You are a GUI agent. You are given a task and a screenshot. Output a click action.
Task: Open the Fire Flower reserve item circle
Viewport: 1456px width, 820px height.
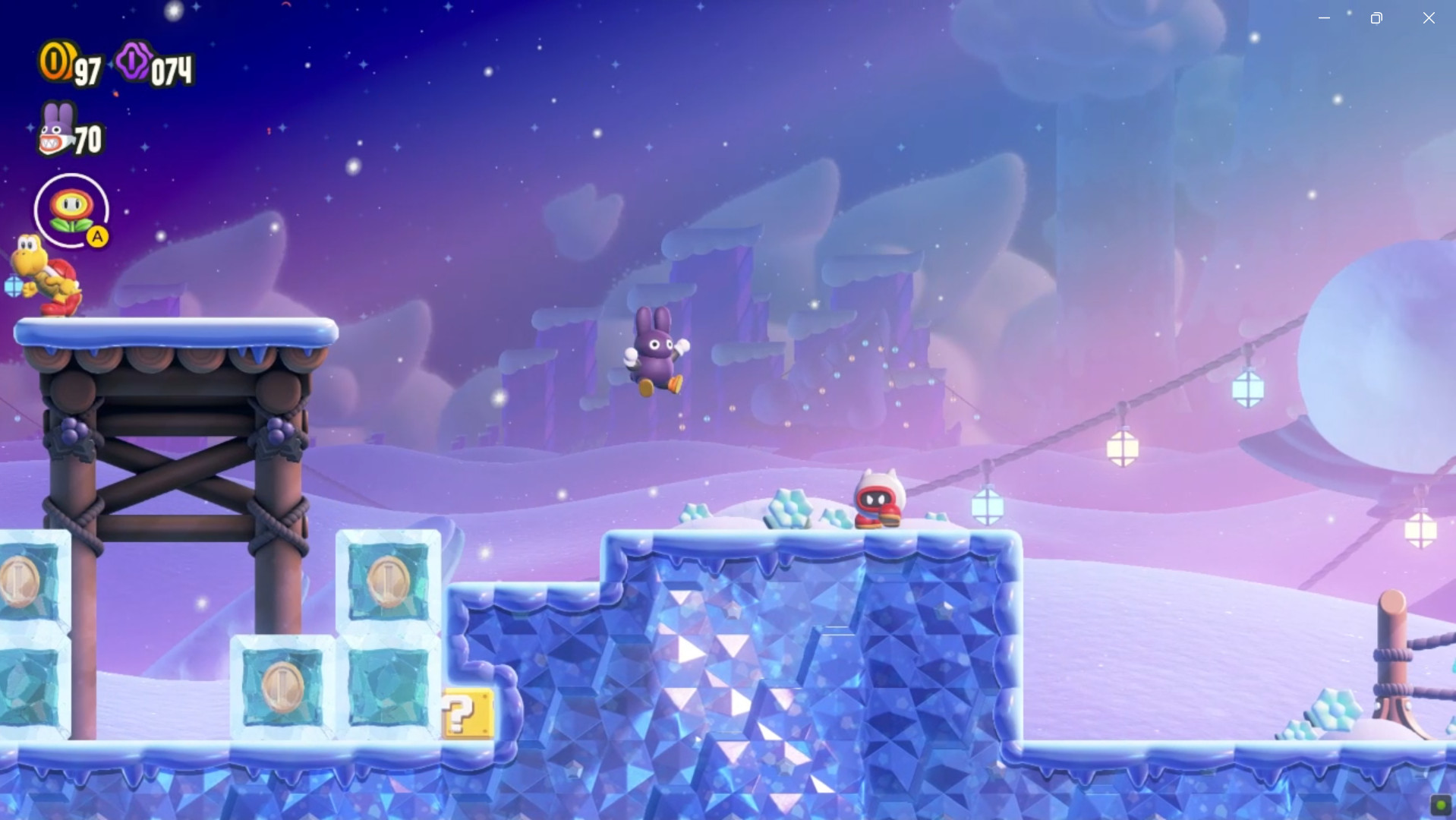(71, 210)
